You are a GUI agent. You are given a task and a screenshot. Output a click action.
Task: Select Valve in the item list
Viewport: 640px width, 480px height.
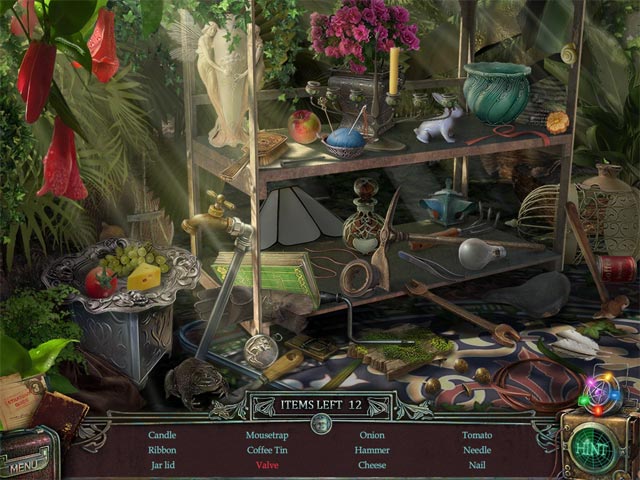(x=267, y=465)
